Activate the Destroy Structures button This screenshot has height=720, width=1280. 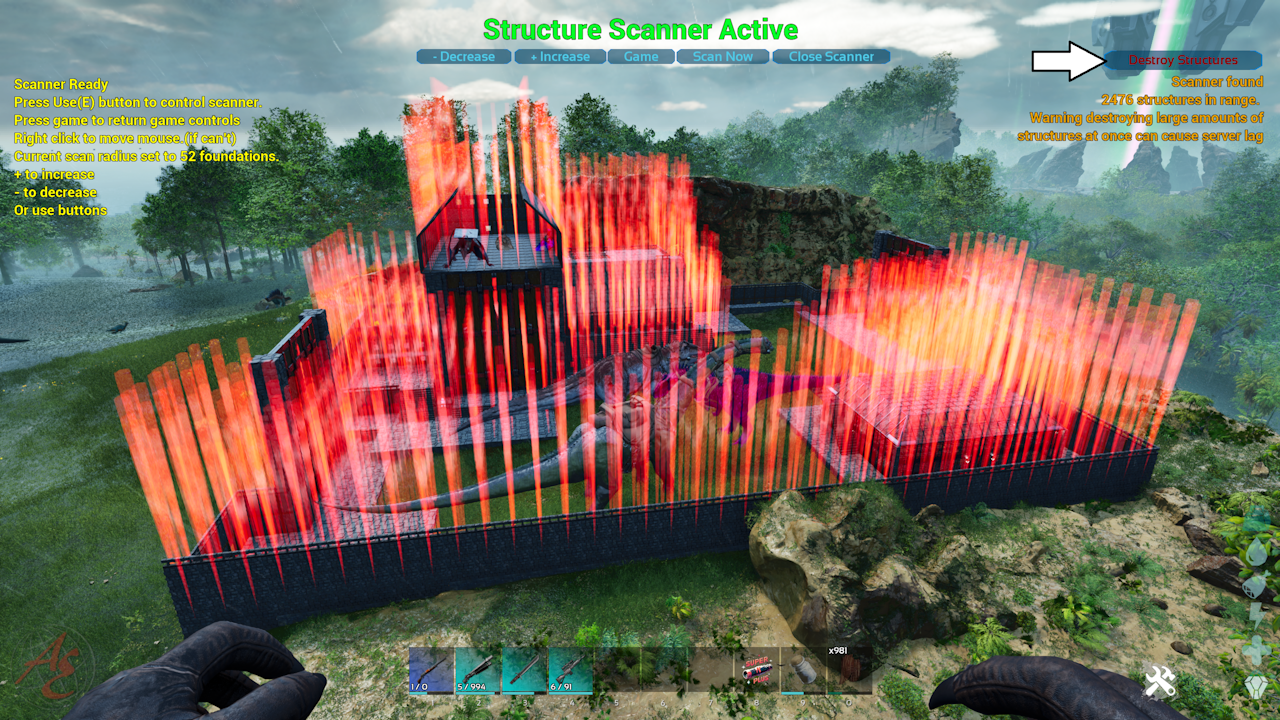point(1183,60)
